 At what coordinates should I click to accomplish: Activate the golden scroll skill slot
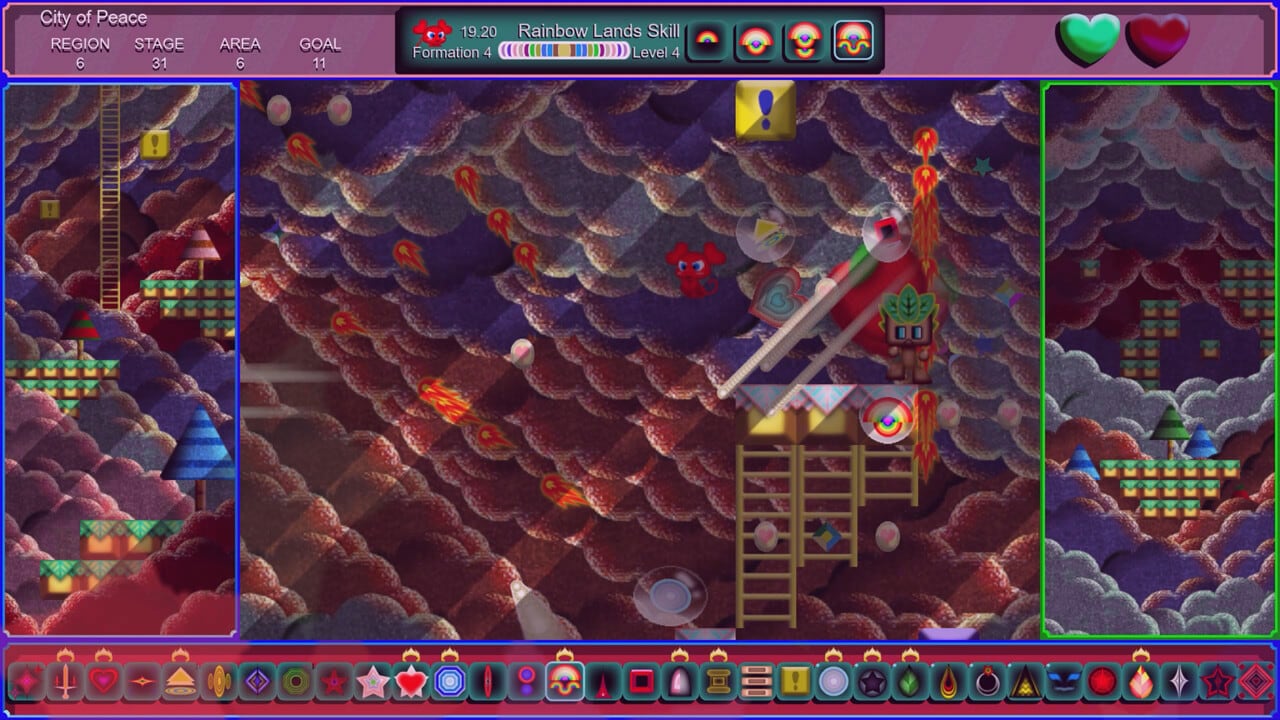point(718,682)
